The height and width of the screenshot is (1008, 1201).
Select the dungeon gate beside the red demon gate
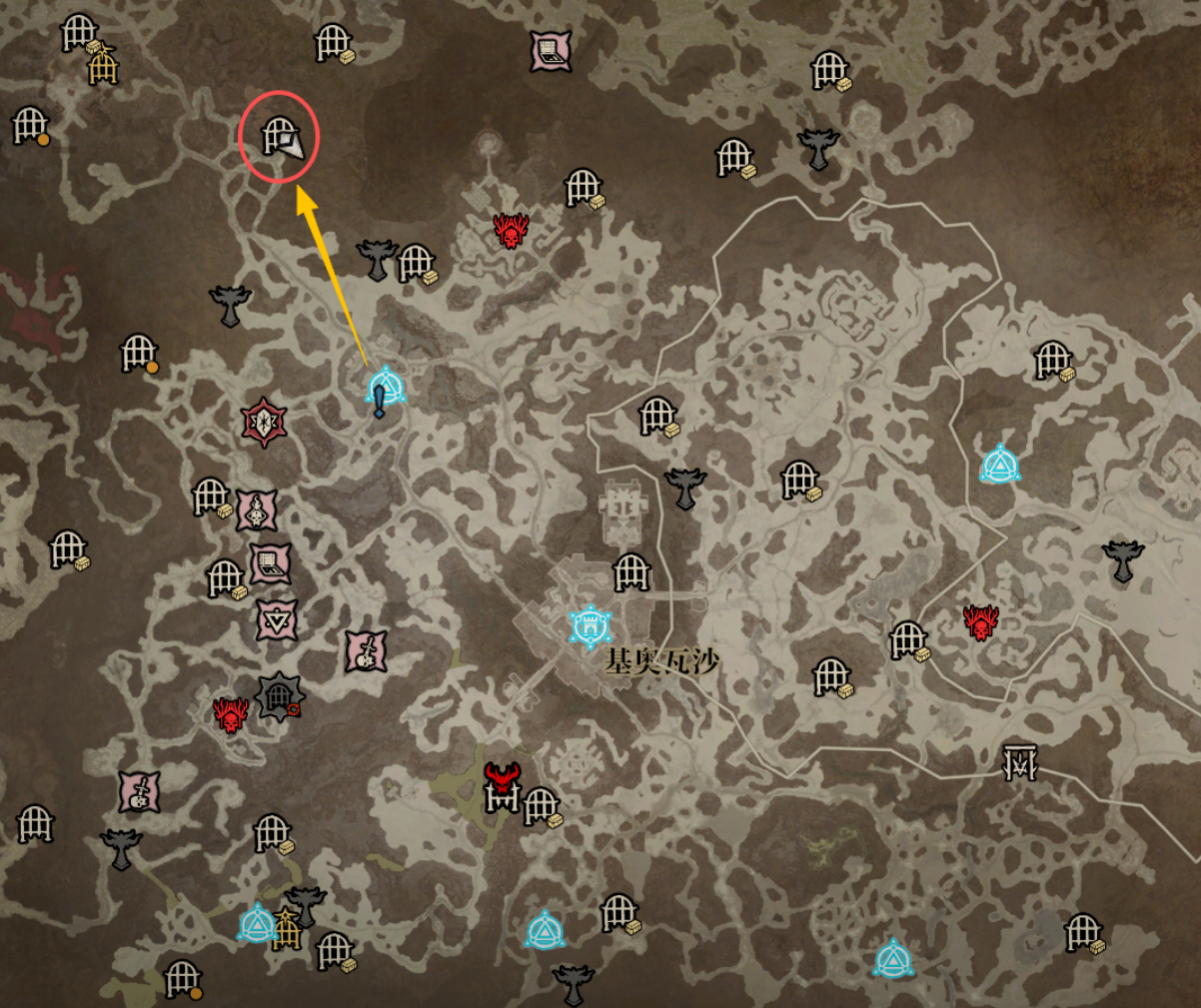click(541, 805)
